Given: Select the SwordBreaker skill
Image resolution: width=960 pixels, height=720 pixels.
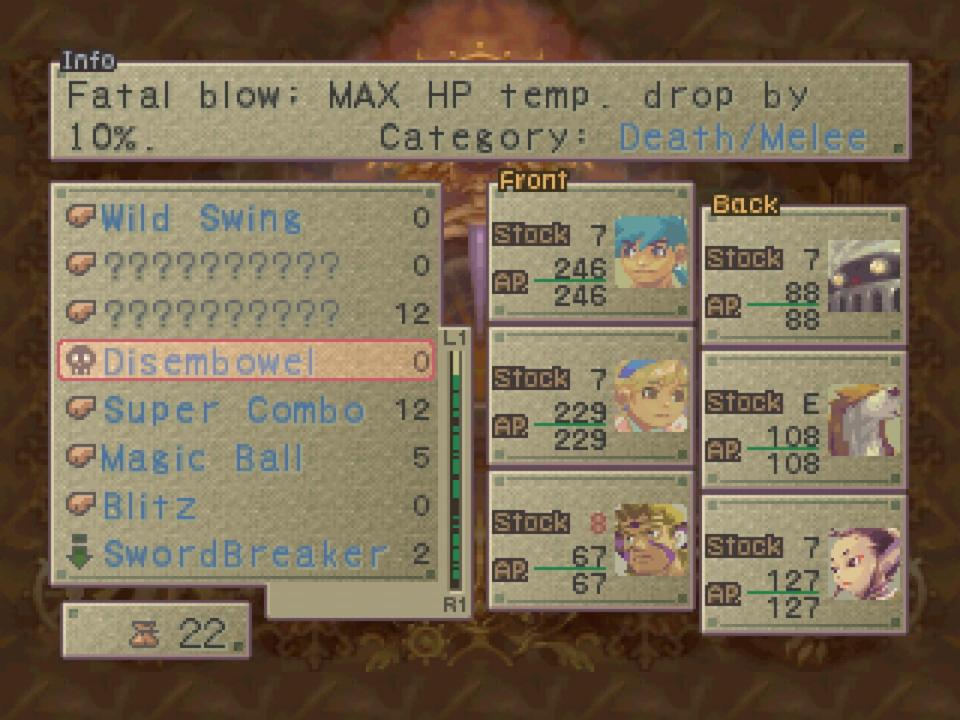Looking at the screenshot, I should point(245,554).
